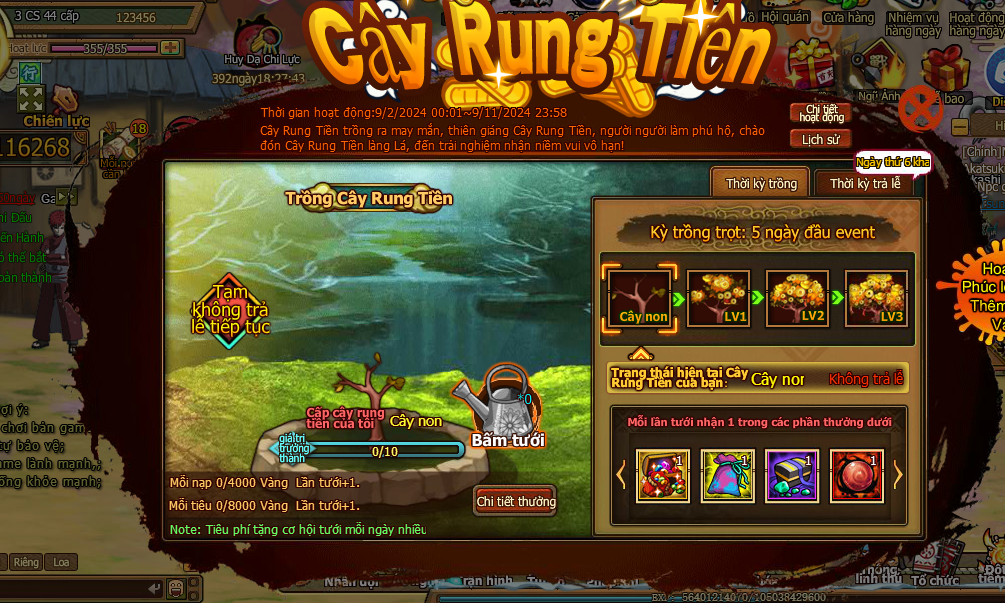Open Chi tiết hoạt động details

820,113
